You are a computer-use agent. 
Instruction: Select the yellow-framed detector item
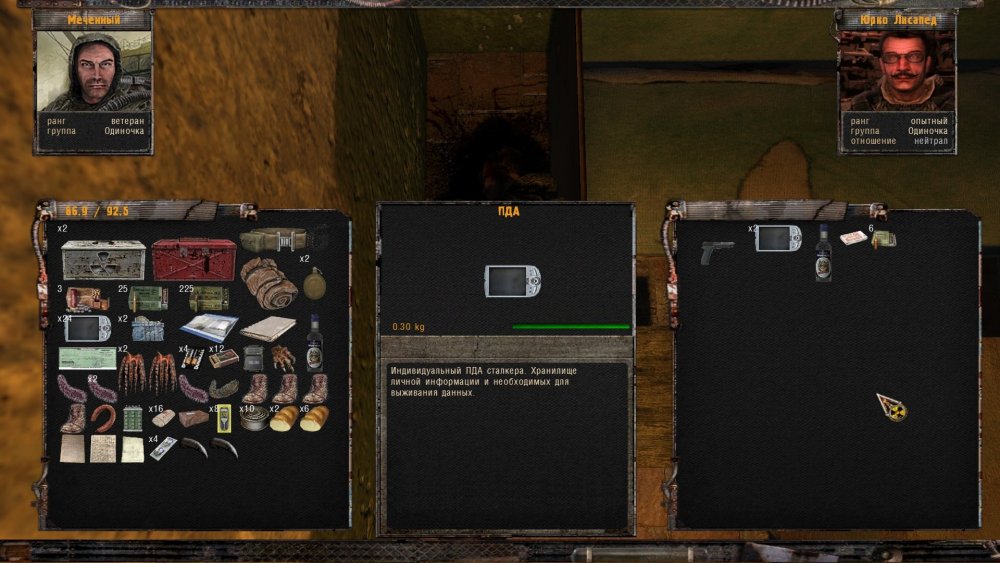click(x=224, y=417)
